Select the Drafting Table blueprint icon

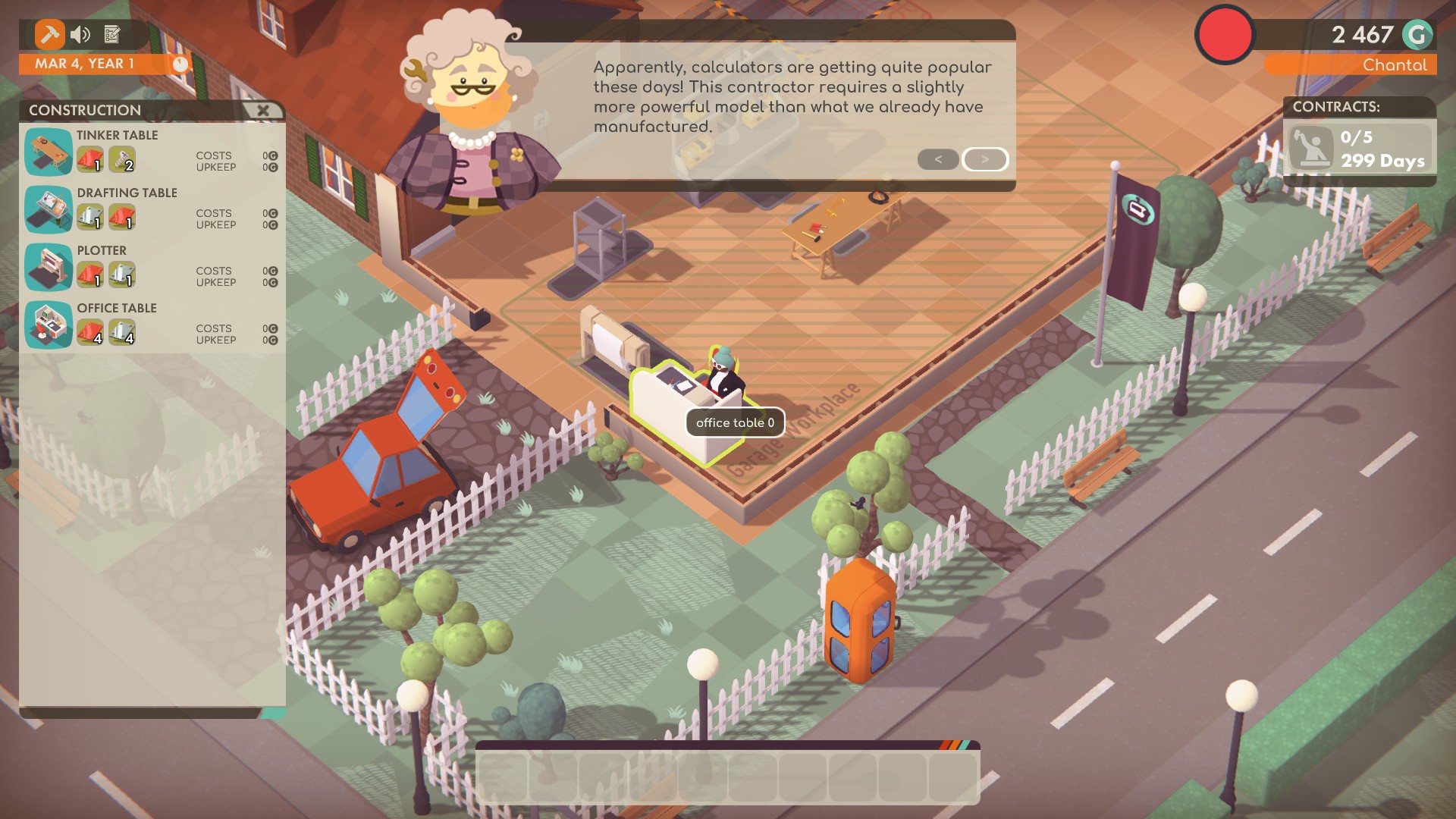pos(48,209)
